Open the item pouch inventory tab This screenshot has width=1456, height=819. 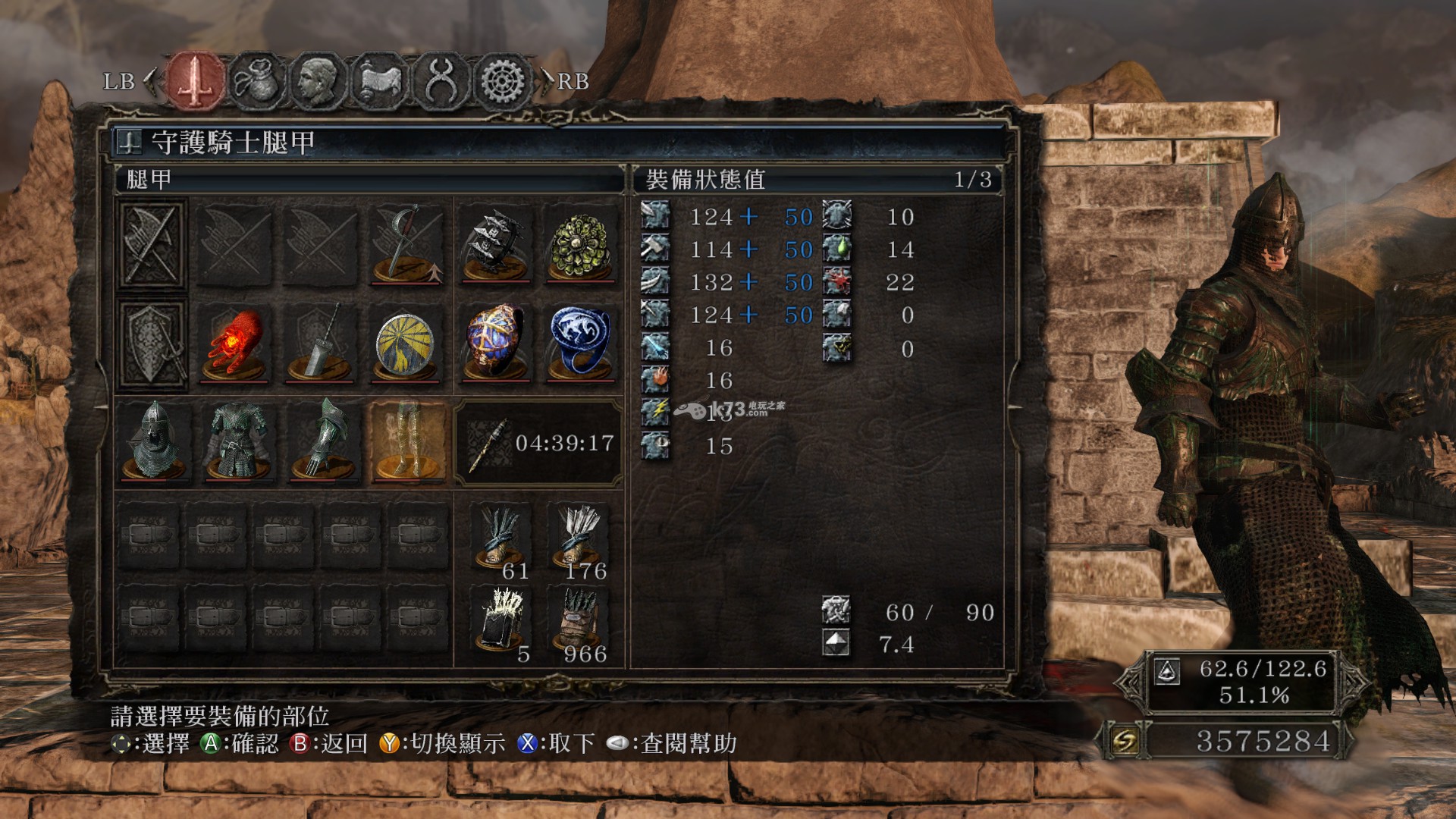click(x=256, y=80)
